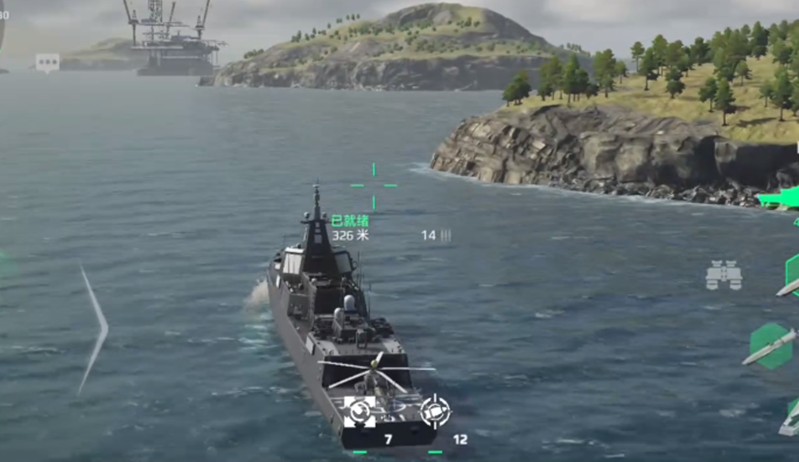
Task: Select the crosshair missile icon showing 12
Action: [435, 410]
